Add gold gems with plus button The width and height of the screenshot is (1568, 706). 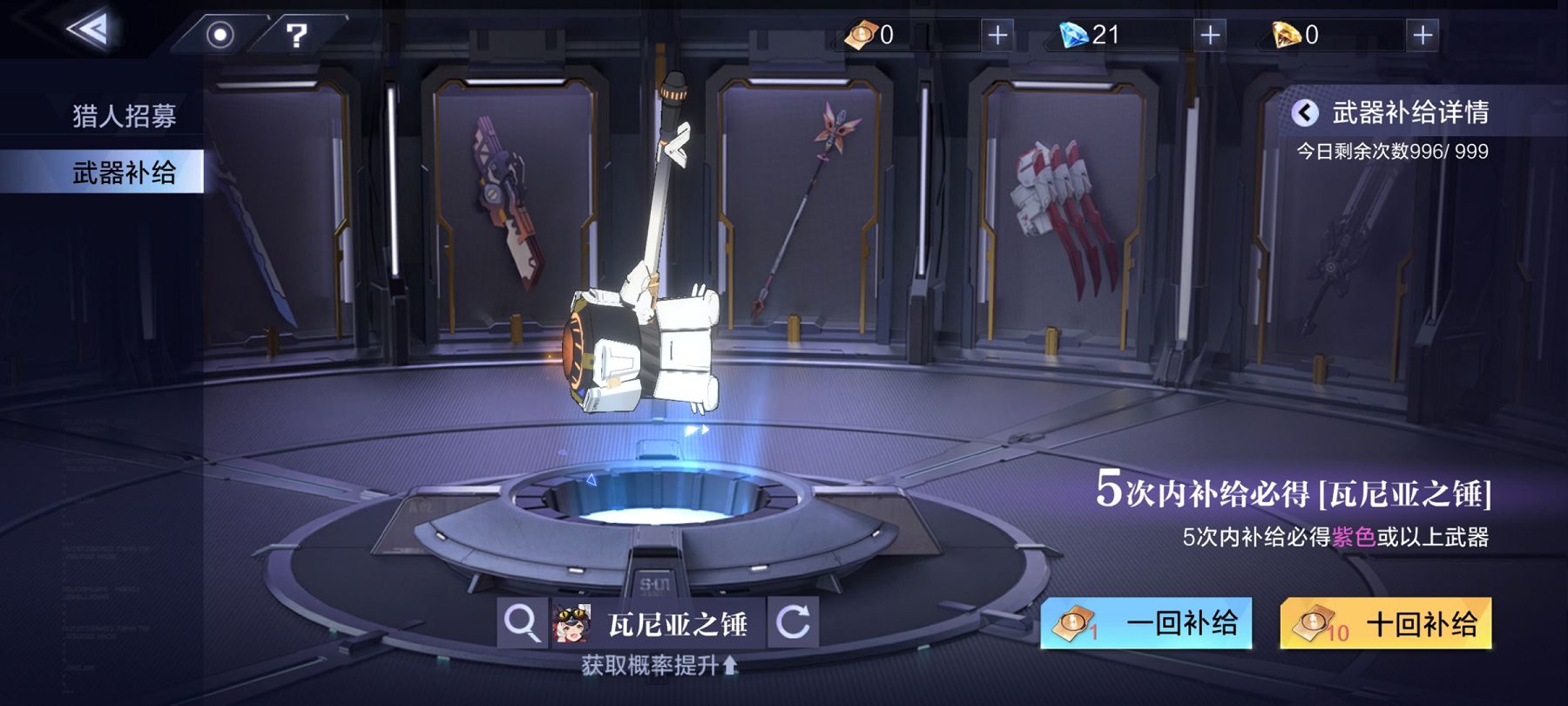click(x=1423, y=35)
